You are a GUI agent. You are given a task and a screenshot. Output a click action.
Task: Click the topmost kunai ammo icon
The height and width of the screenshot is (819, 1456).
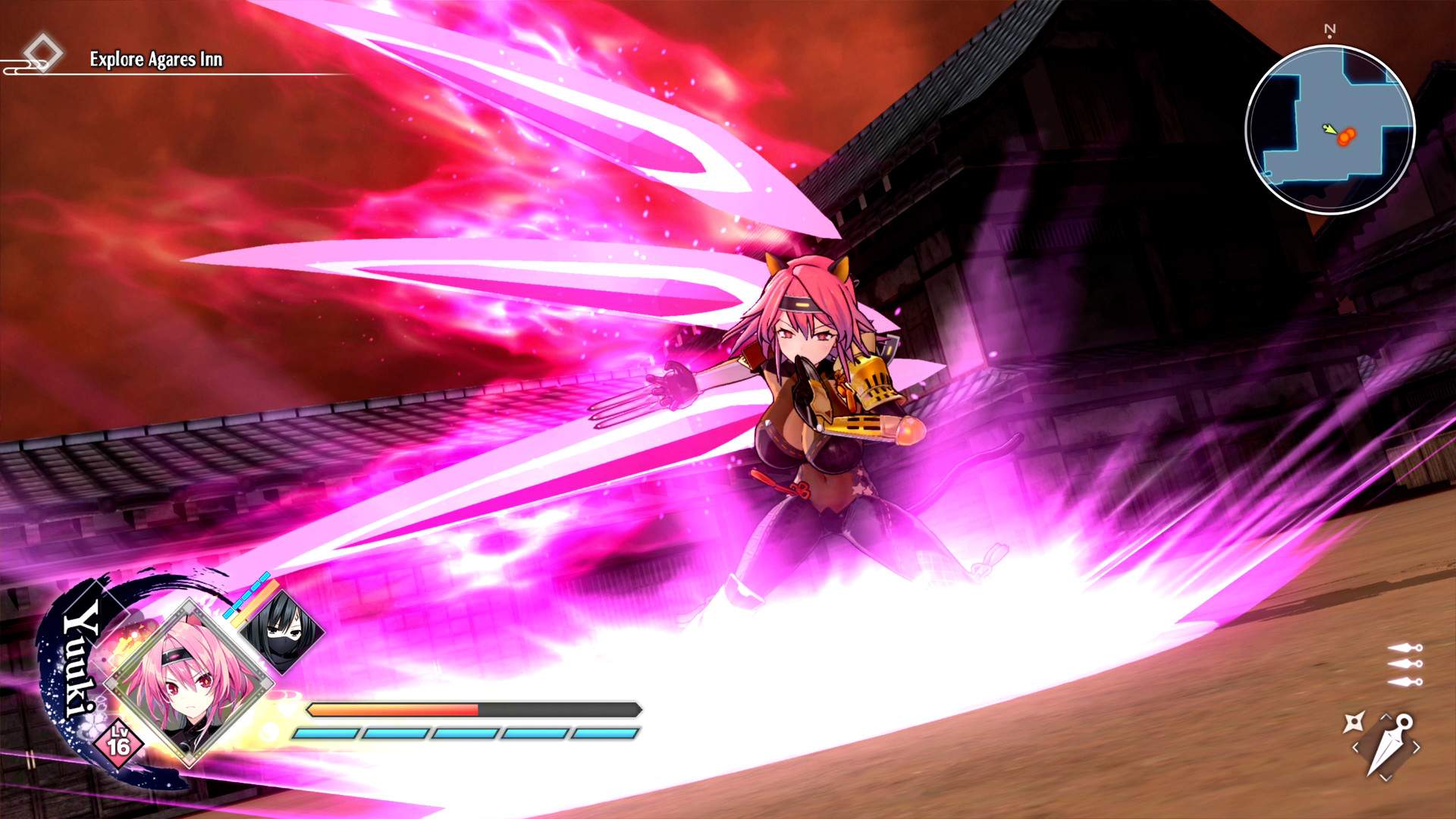[1404, 648]
